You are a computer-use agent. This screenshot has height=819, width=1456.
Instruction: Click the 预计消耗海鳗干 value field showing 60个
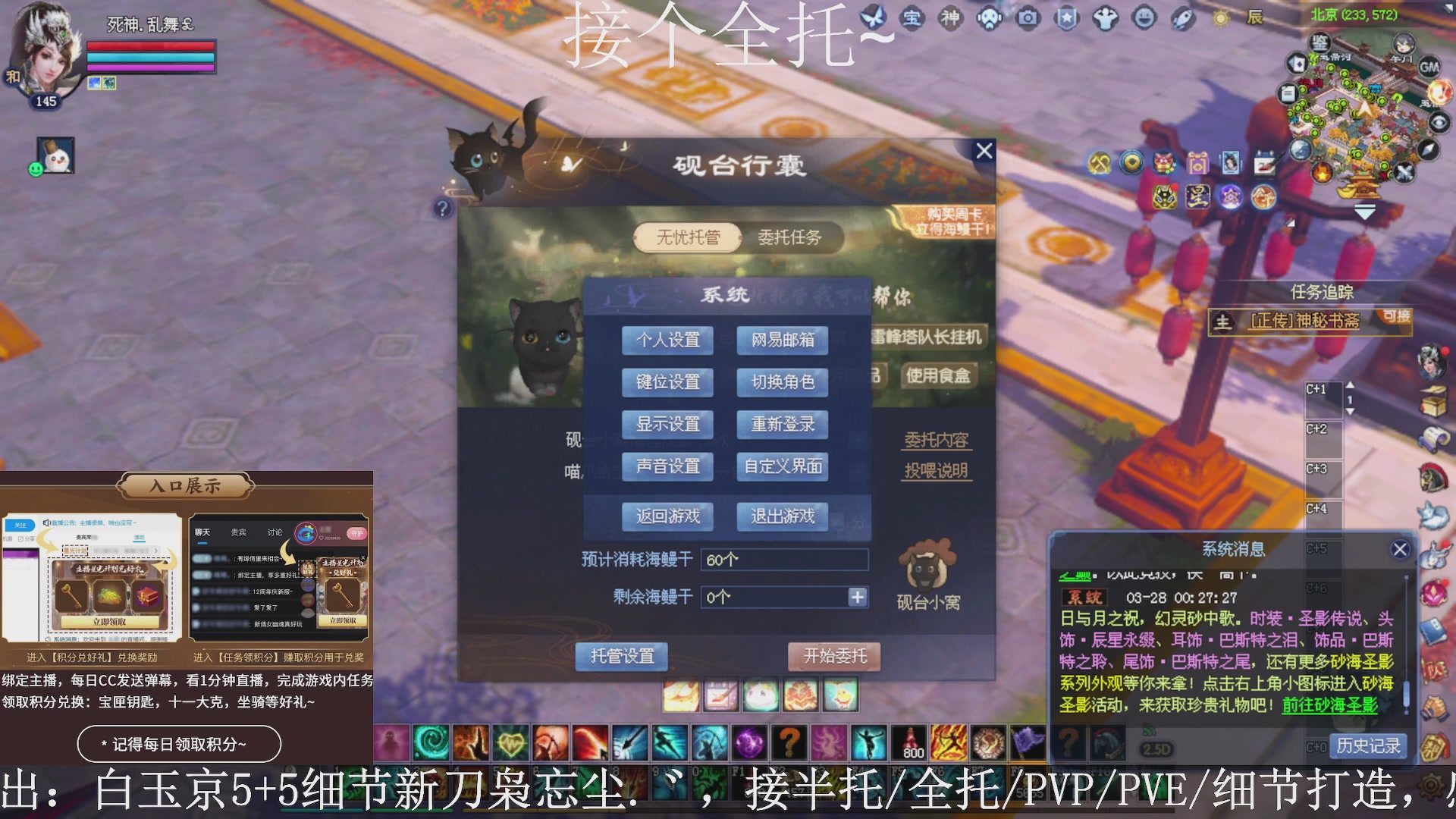pyautogui.click(x=785, y=560)
